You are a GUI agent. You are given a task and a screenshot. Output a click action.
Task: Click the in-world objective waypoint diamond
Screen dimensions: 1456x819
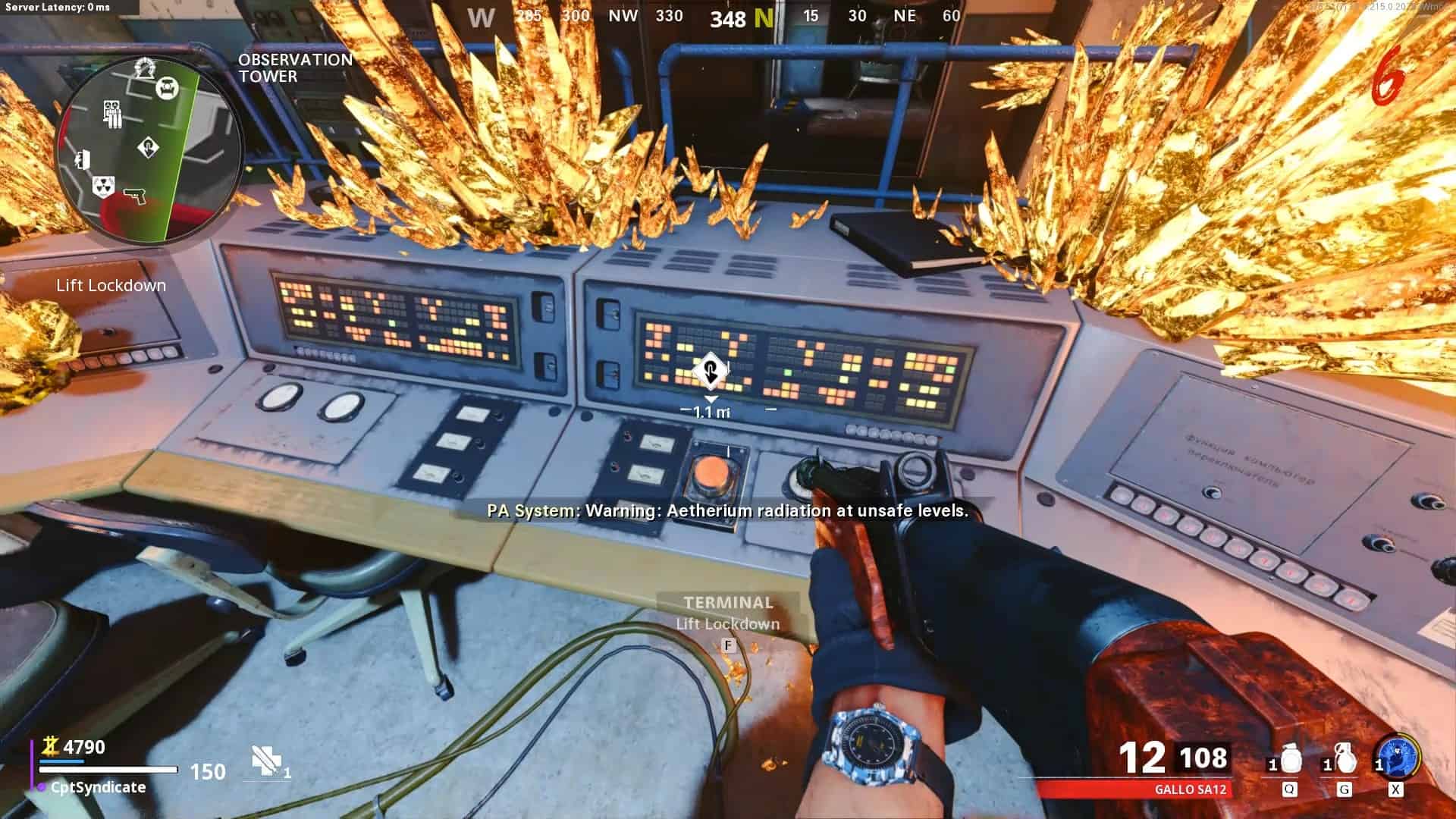coord(710,372)
